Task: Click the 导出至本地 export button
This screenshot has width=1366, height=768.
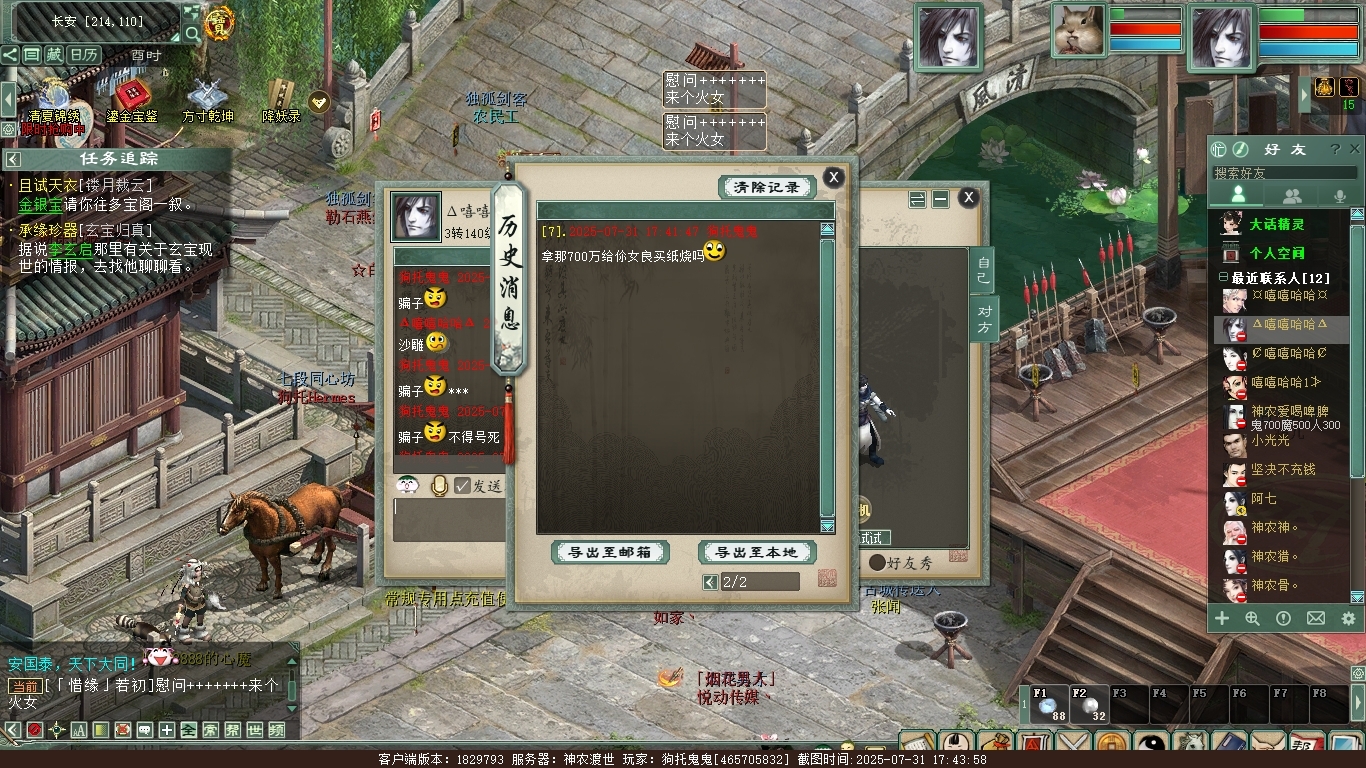Action: pyautogui.click(x=757, y=552)
